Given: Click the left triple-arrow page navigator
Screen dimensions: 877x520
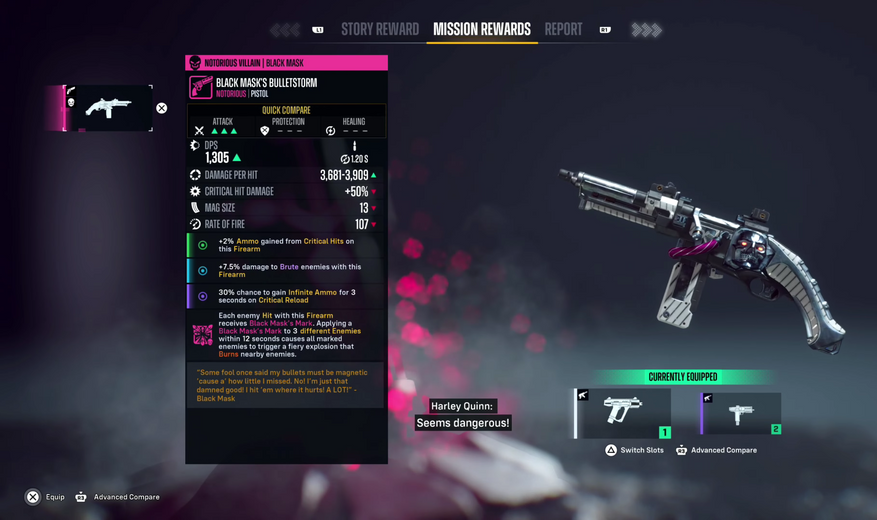Looking at the screenshot, I should point(285,30).
